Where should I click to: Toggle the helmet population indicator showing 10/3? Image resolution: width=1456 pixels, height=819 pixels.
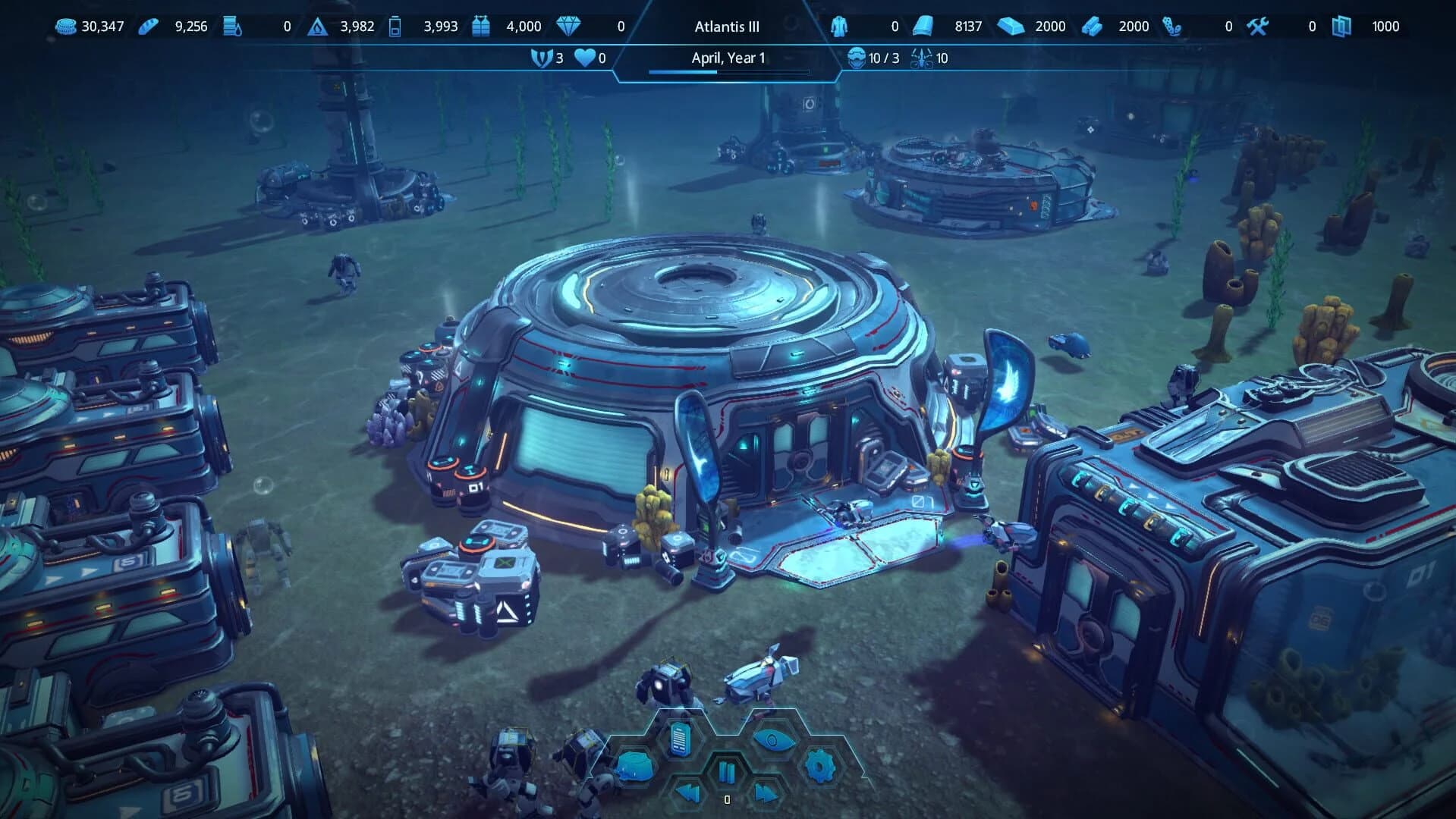[857, 58]
